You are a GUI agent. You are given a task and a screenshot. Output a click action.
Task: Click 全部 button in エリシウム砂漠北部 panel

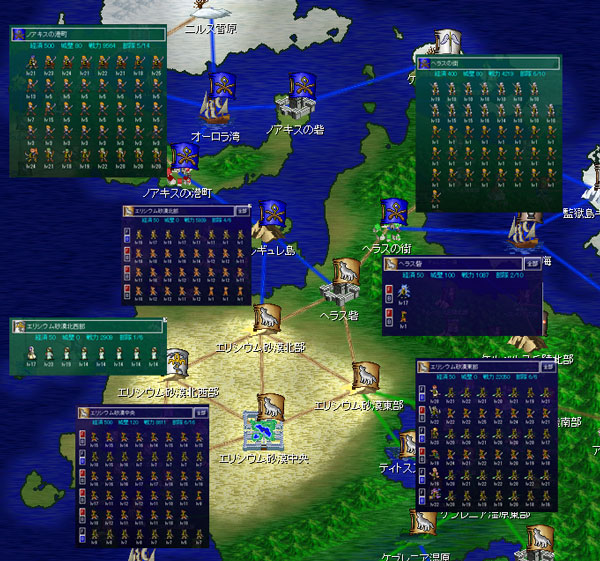tap(236, 211)
